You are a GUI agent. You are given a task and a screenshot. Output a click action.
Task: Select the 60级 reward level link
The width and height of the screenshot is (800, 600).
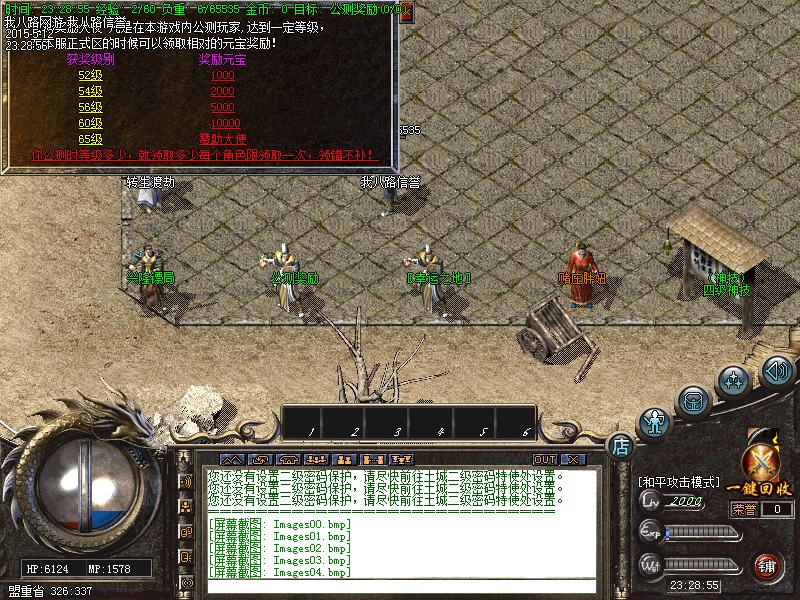tap(90, 123)
